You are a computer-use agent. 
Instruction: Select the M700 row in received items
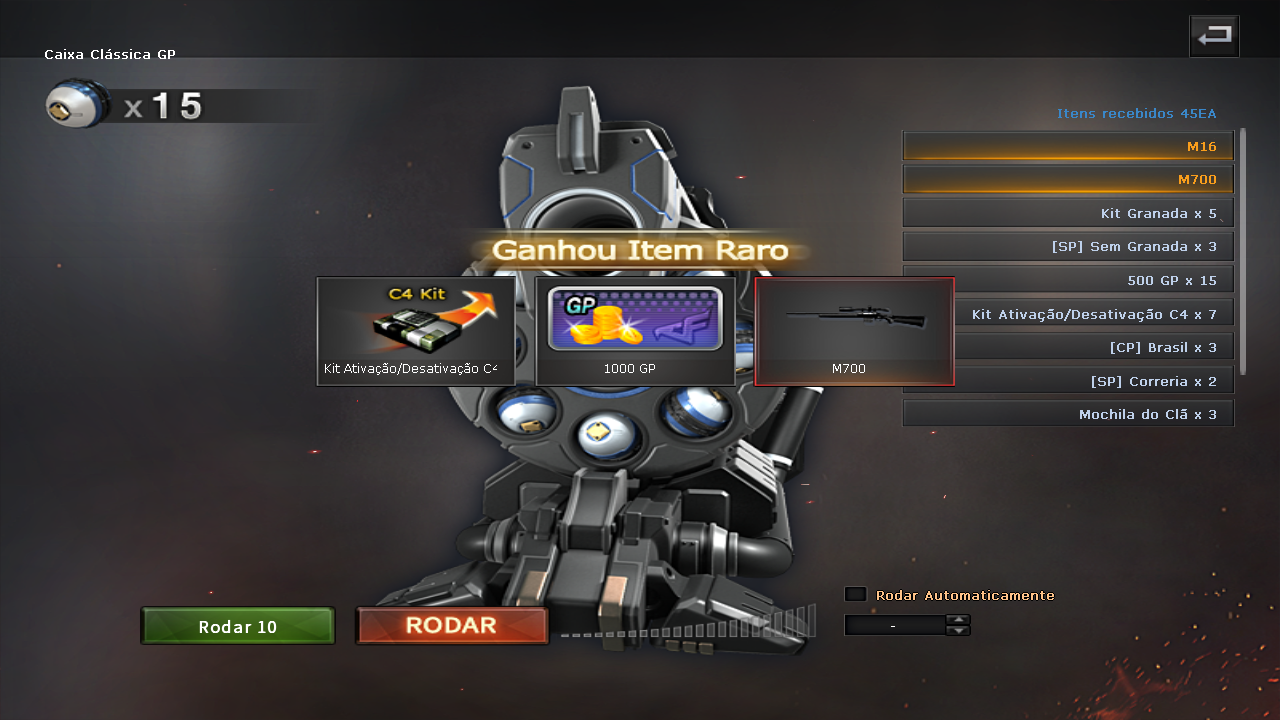pos(1068,180)
